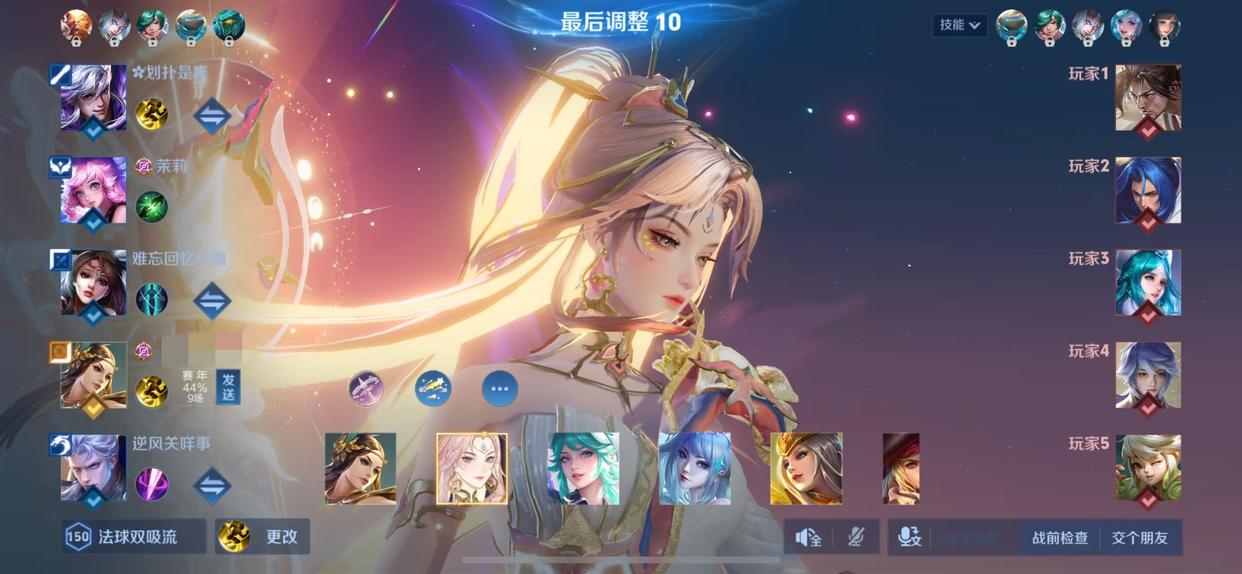This screenshot has width=1242, height=574.
Task: Select the teal-haired skin thumbnail
Action: (583, 468)
